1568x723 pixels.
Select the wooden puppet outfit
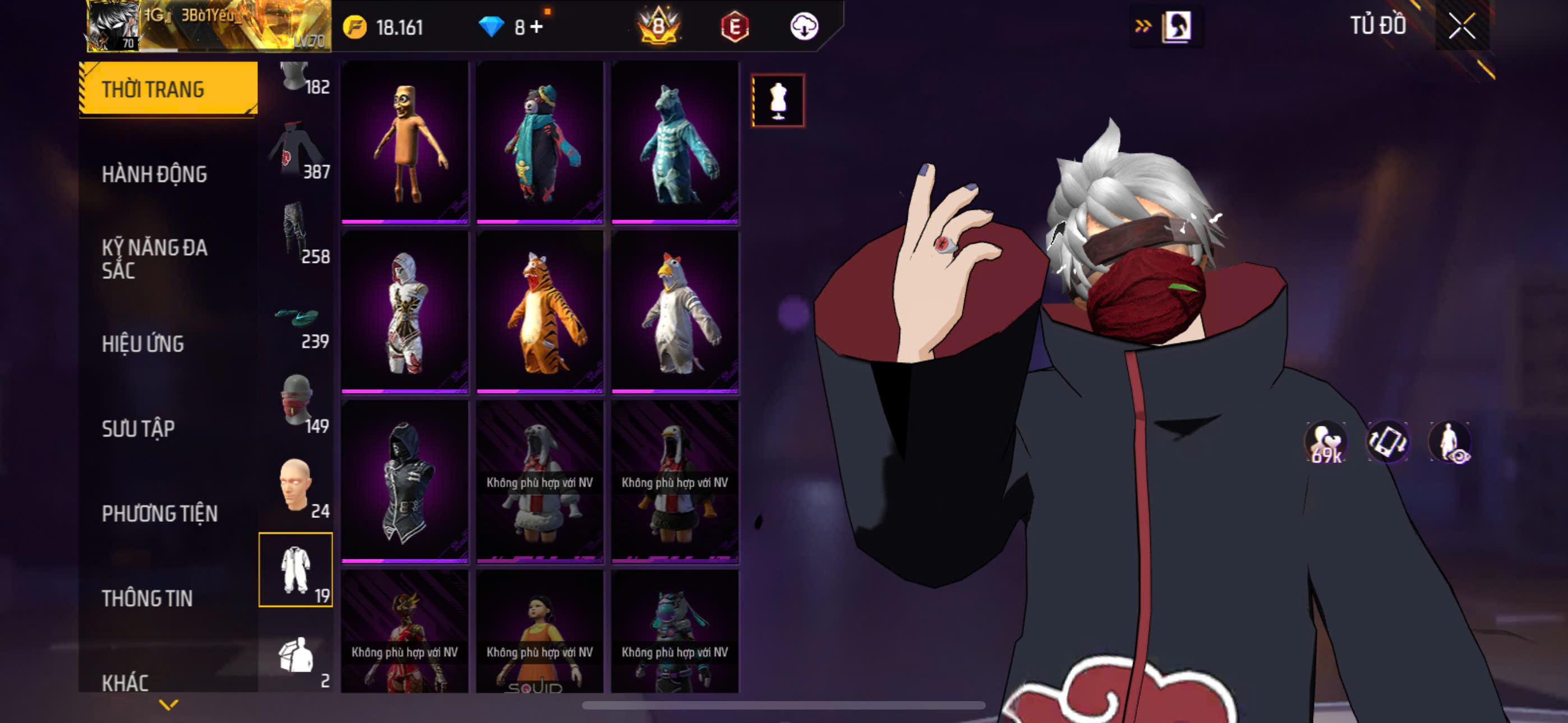point(405,142)
